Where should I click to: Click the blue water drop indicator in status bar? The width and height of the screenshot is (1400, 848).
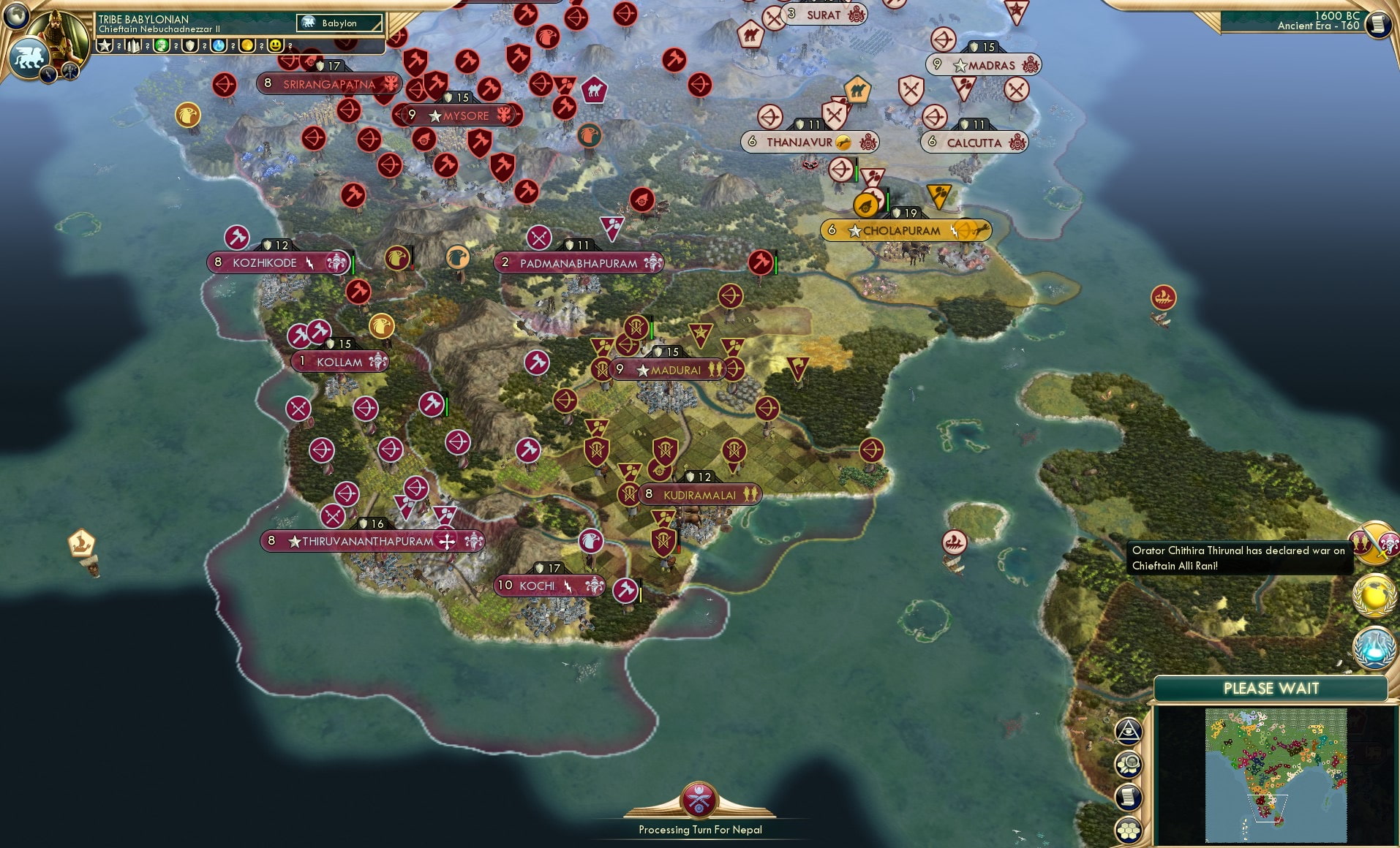pyautogui.click(x=219, y=45)
